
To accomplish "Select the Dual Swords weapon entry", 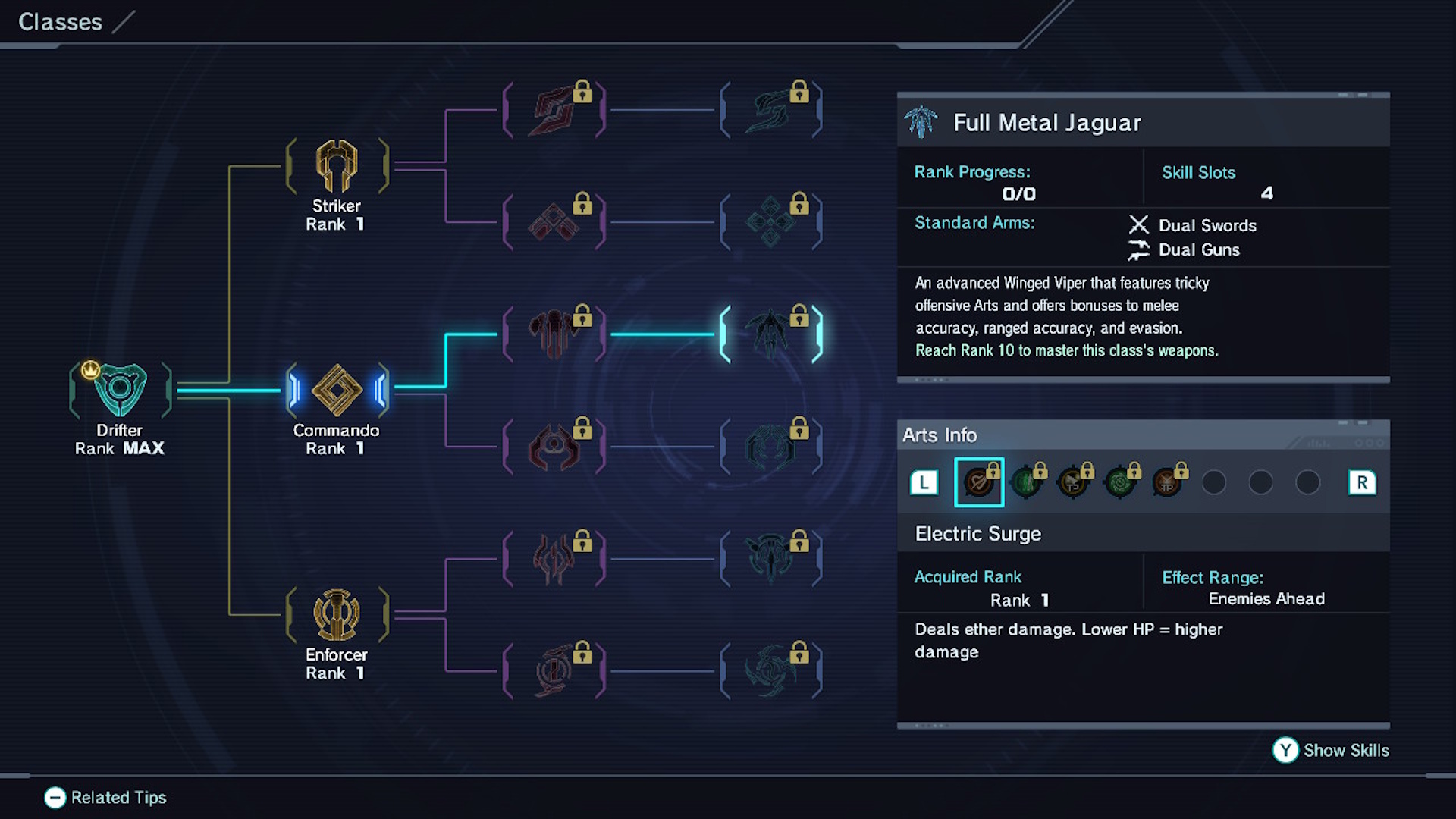I will point(1197,225).
